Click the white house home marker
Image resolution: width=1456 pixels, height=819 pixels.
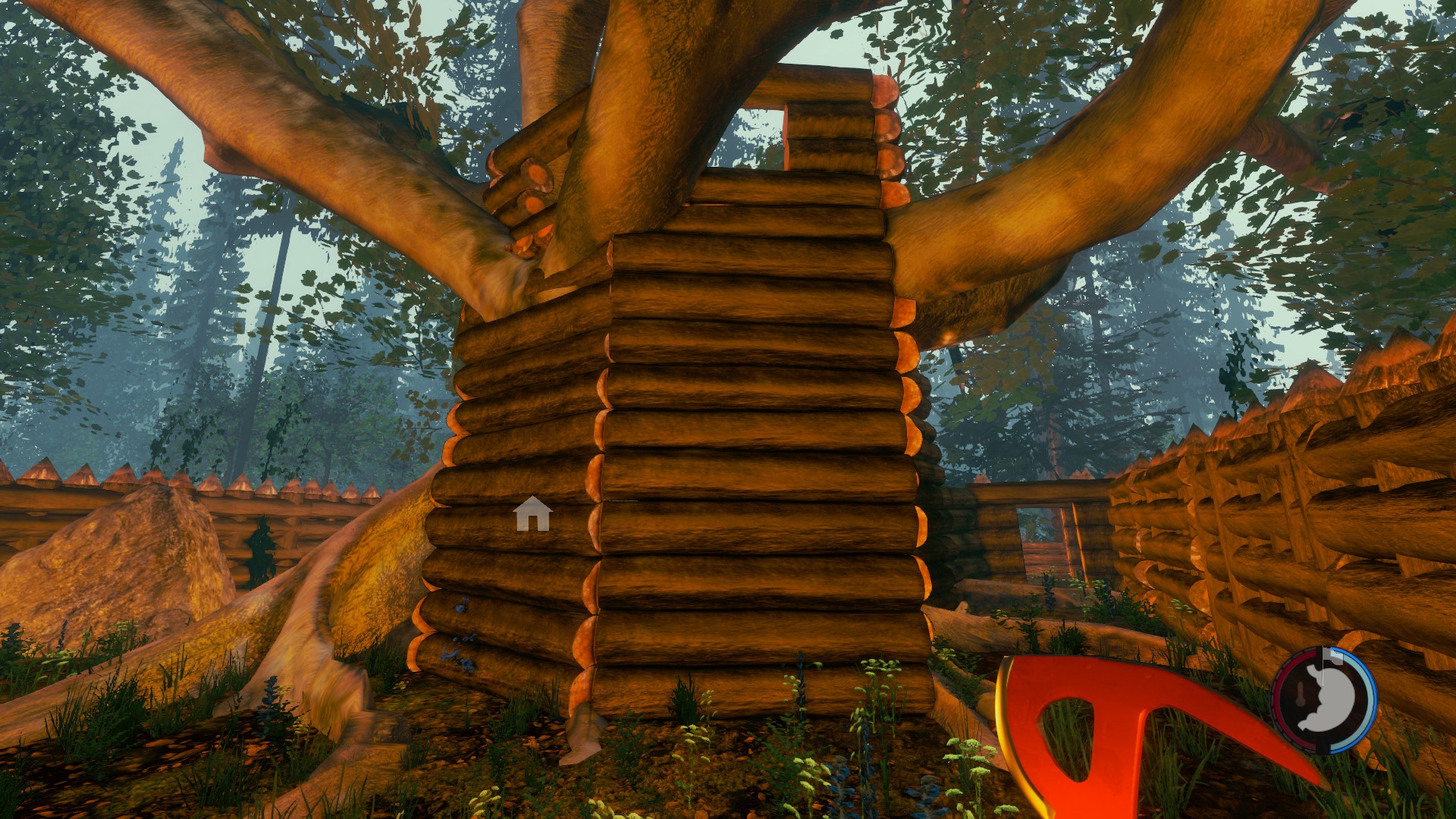pos(532,514)
